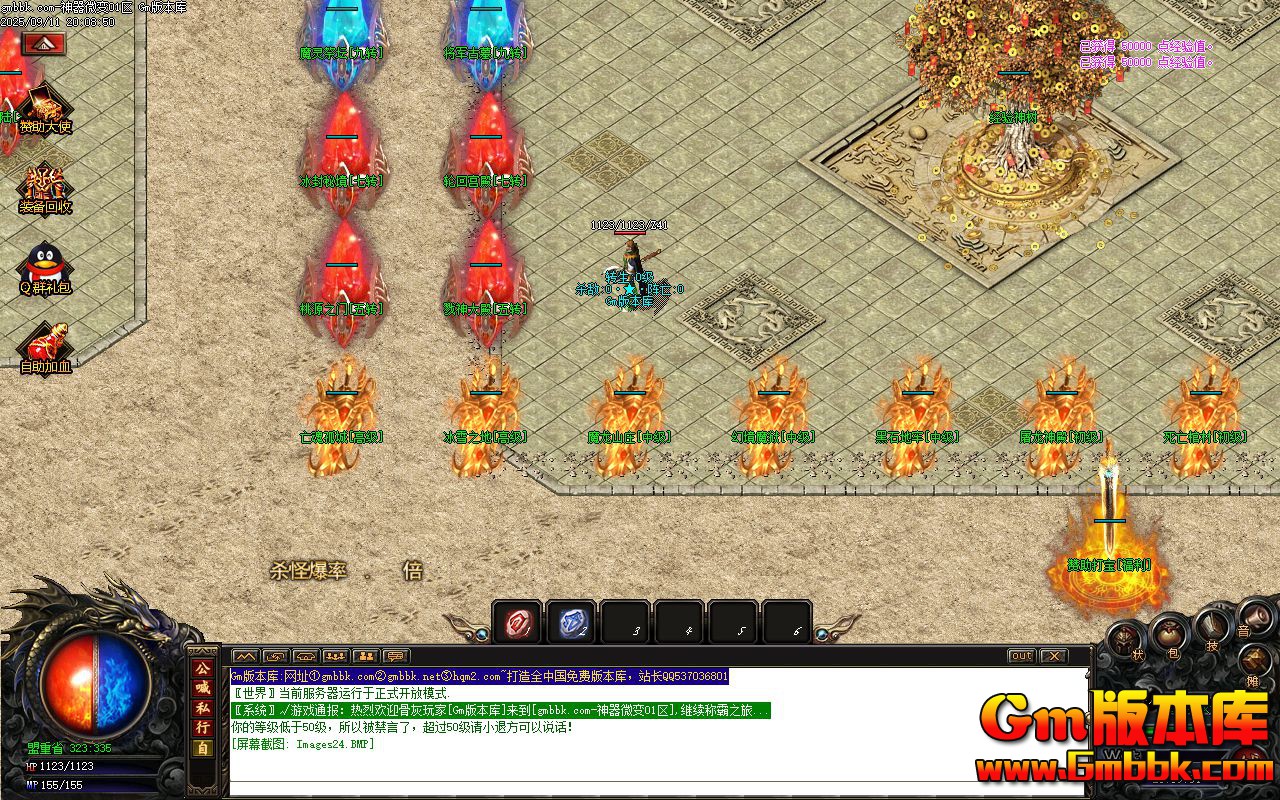Toggle the 自 self chat channel

click(x=204, y=745)
